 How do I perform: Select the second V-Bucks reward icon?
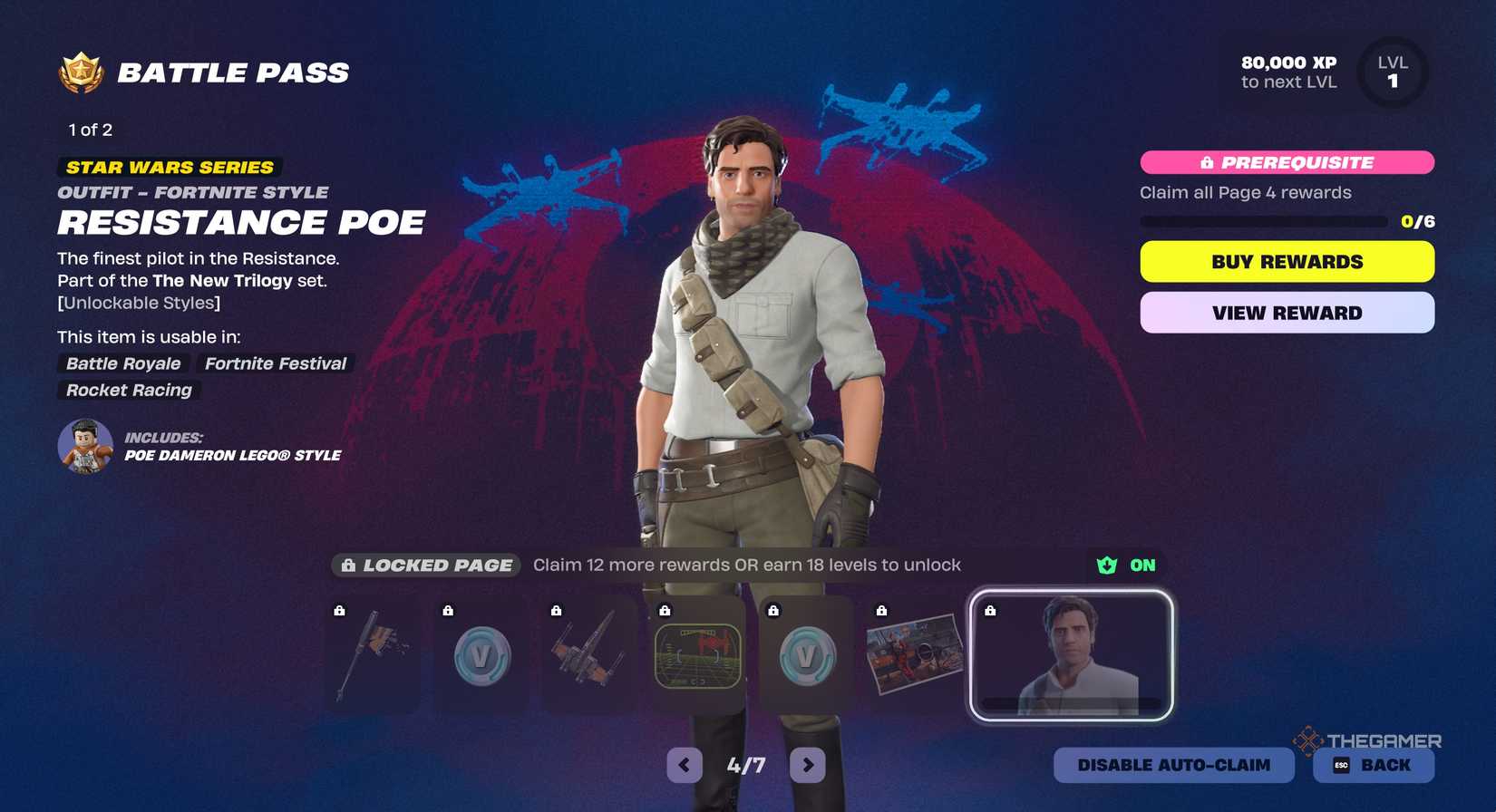(806, 654)
